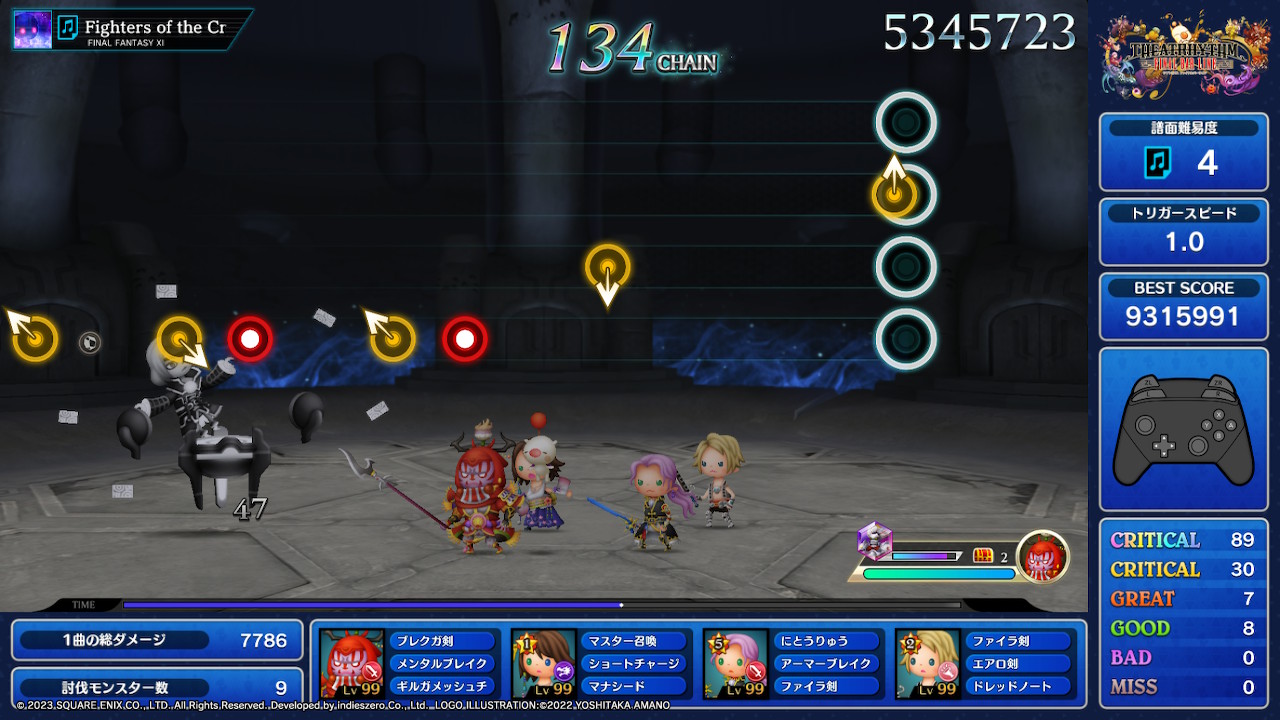The width and height of the screenshot is (1280, 720).
Task: Select the purple-haired party member portrait
Action: [x=736, y=663]
